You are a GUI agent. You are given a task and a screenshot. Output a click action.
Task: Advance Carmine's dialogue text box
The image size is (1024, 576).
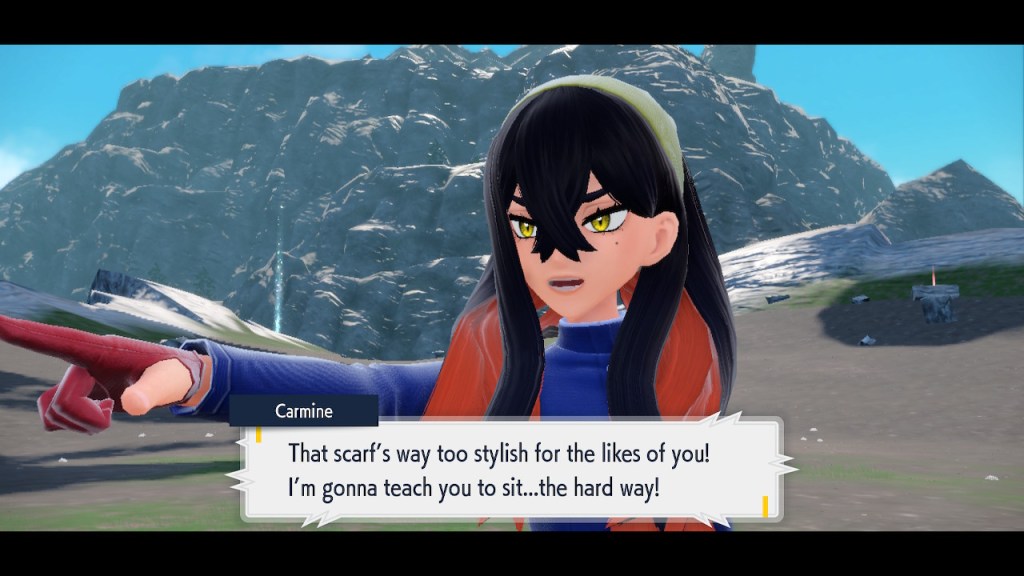(512, 468)
